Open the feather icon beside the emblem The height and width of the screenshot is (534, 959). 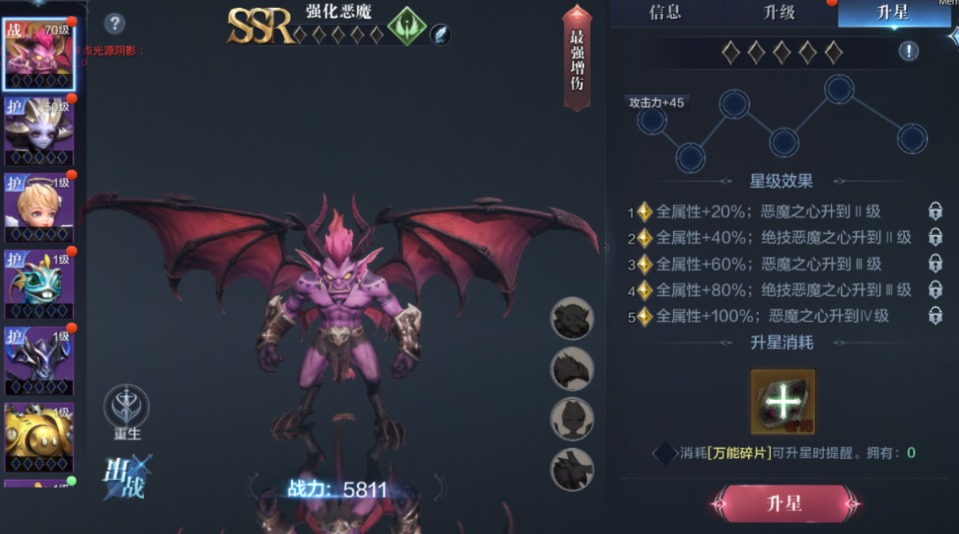click(441, 34)
